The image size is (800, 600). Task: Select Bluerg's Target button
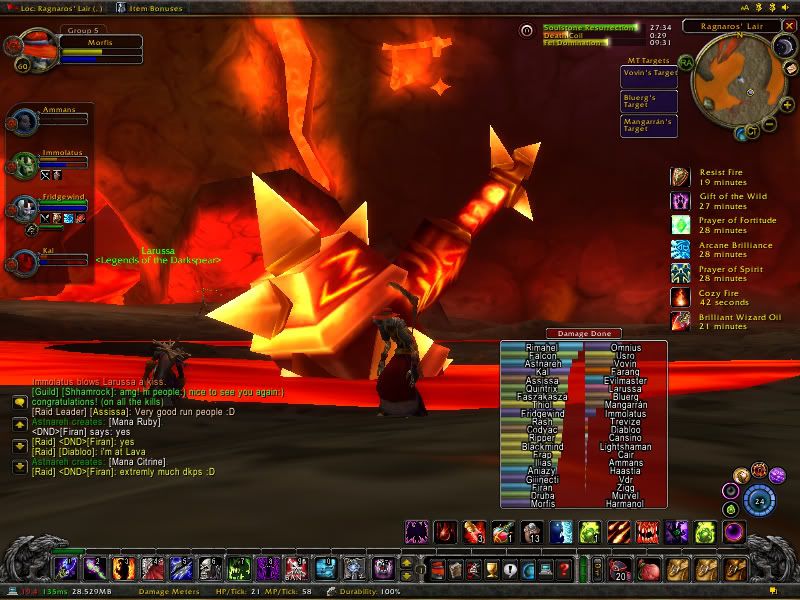(x=649, y=101)
